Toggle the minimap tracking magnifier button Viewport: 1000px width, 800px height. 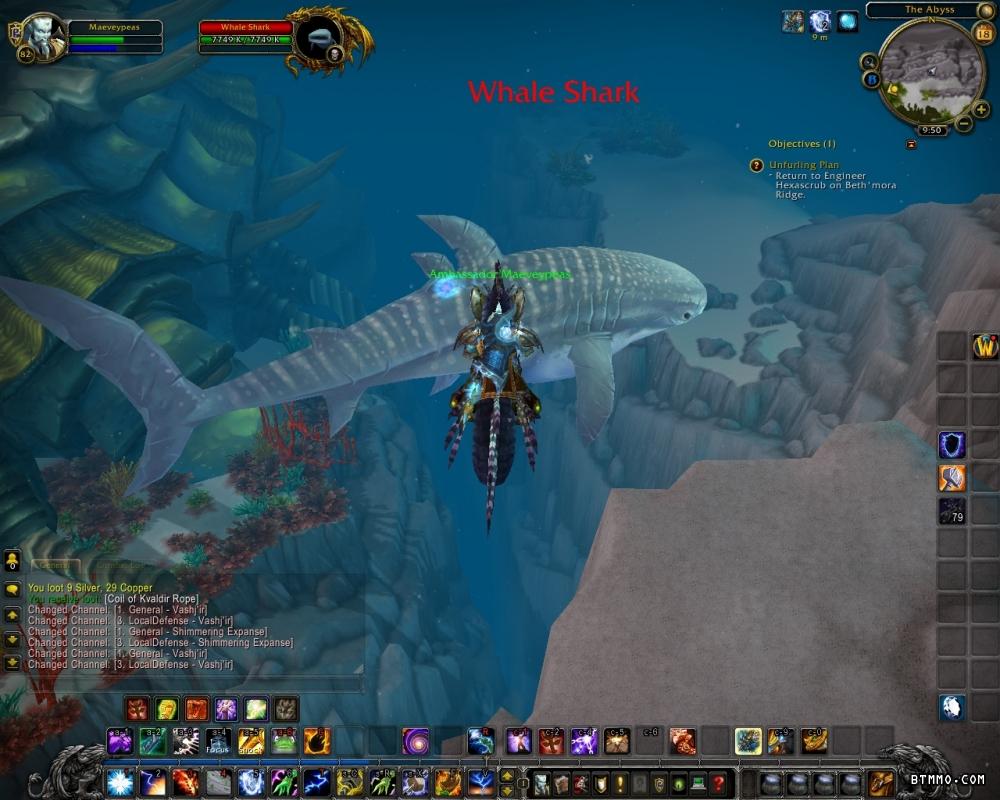coord(869,61)
